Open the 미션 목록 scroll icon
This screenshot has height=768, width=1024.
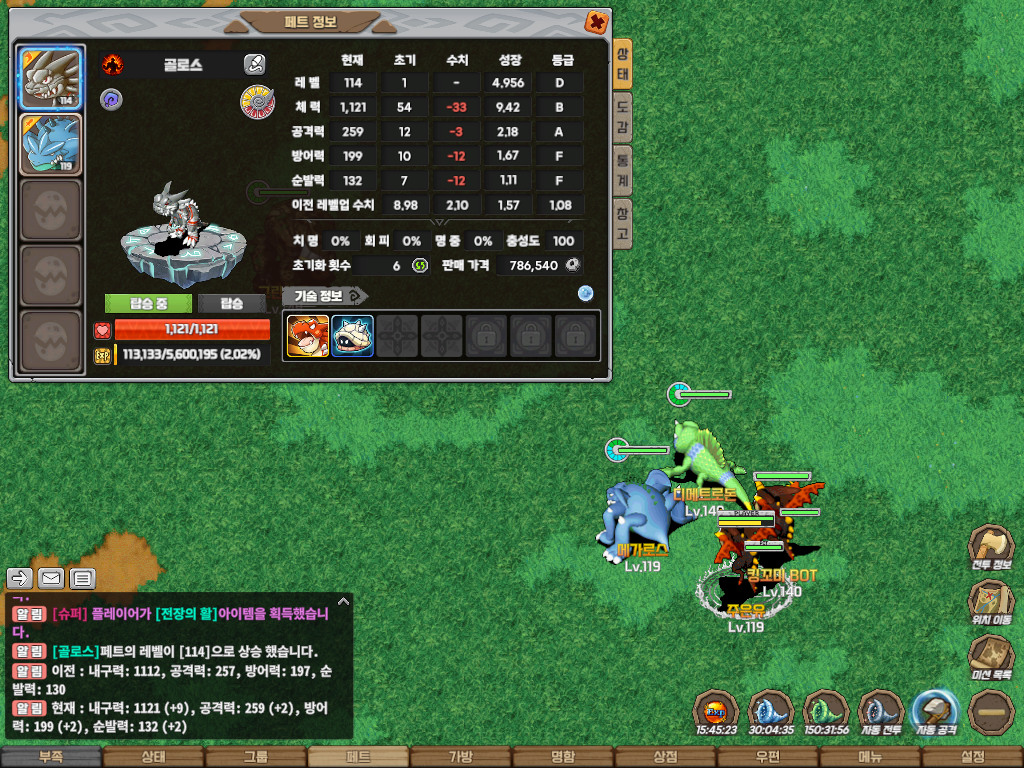tap(990, 658)
